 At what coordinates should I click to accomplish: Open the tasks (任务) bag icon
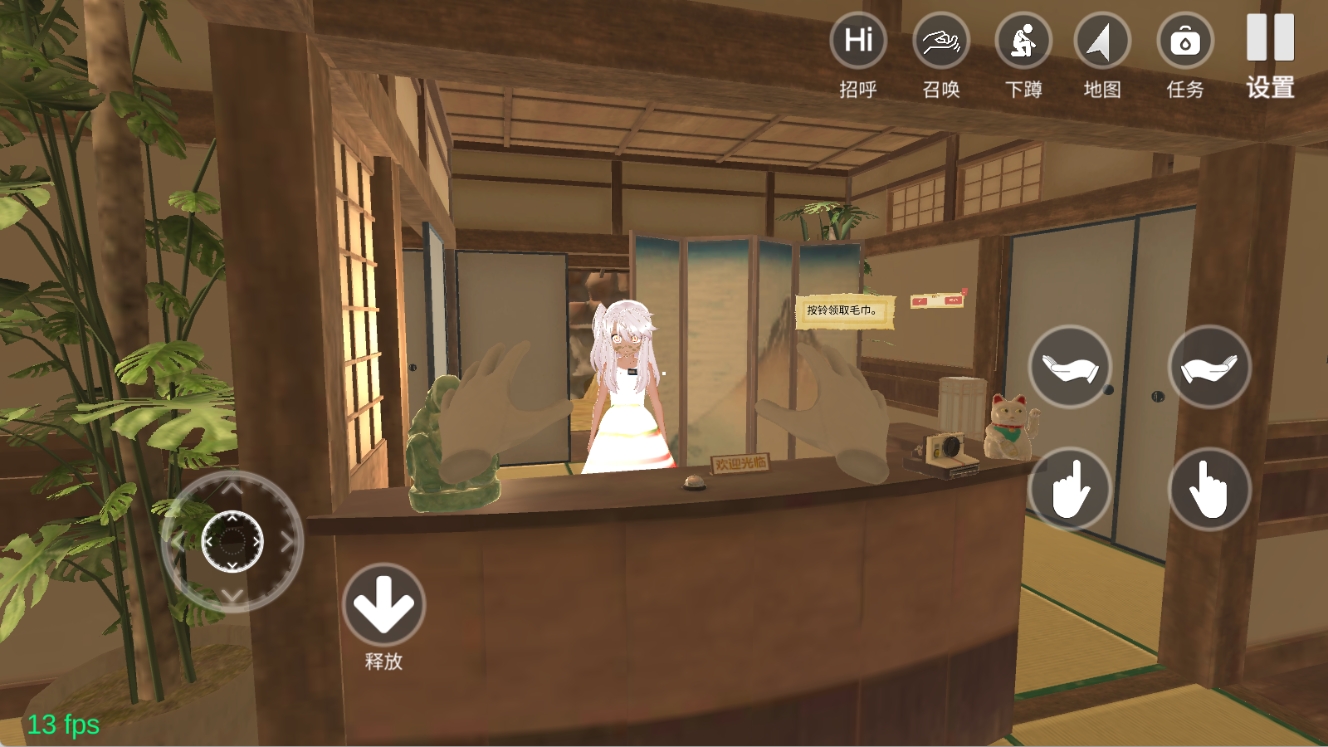[1185, 41]
